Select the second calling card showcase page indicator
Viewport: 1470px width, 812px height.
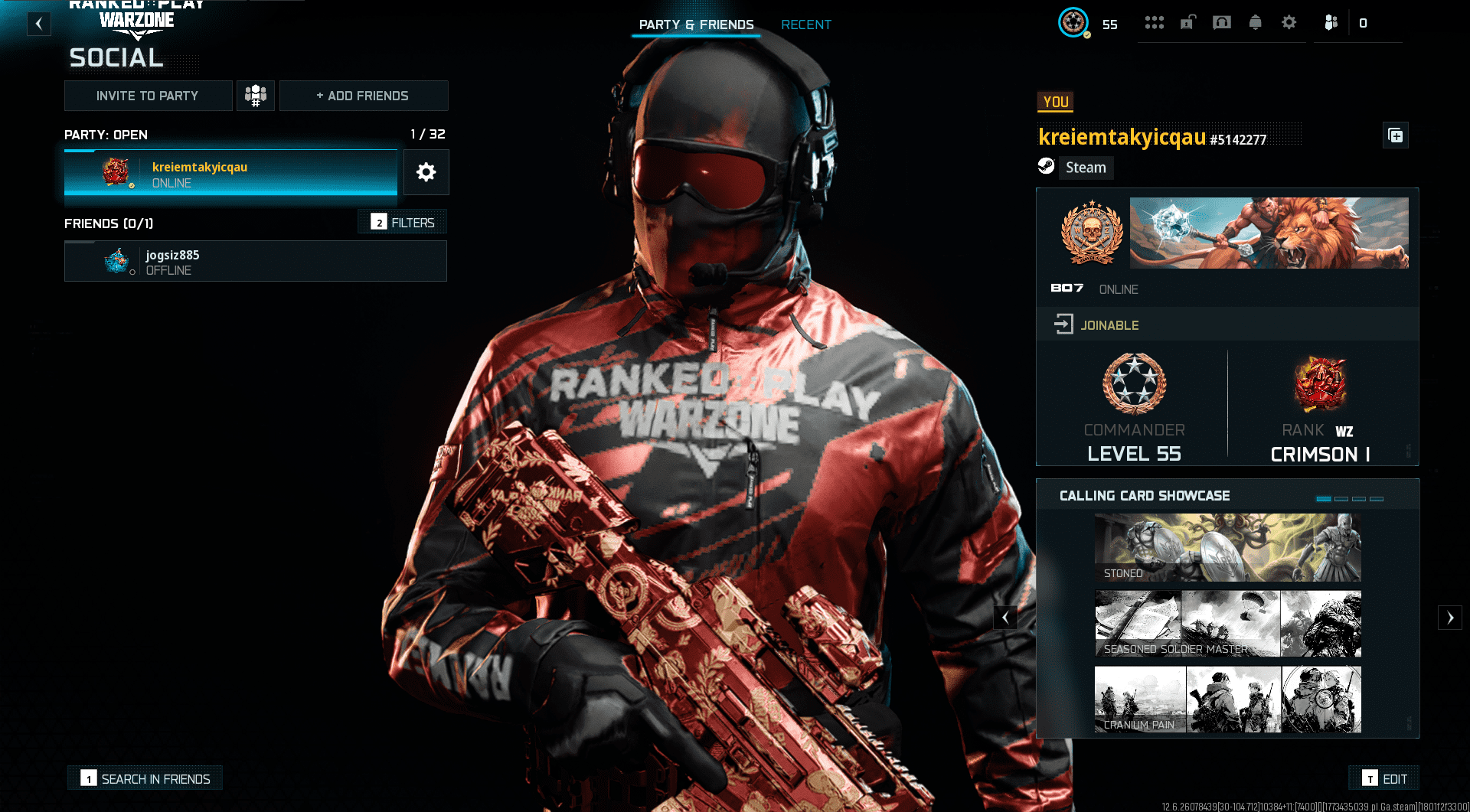[x=1341, y=498]
